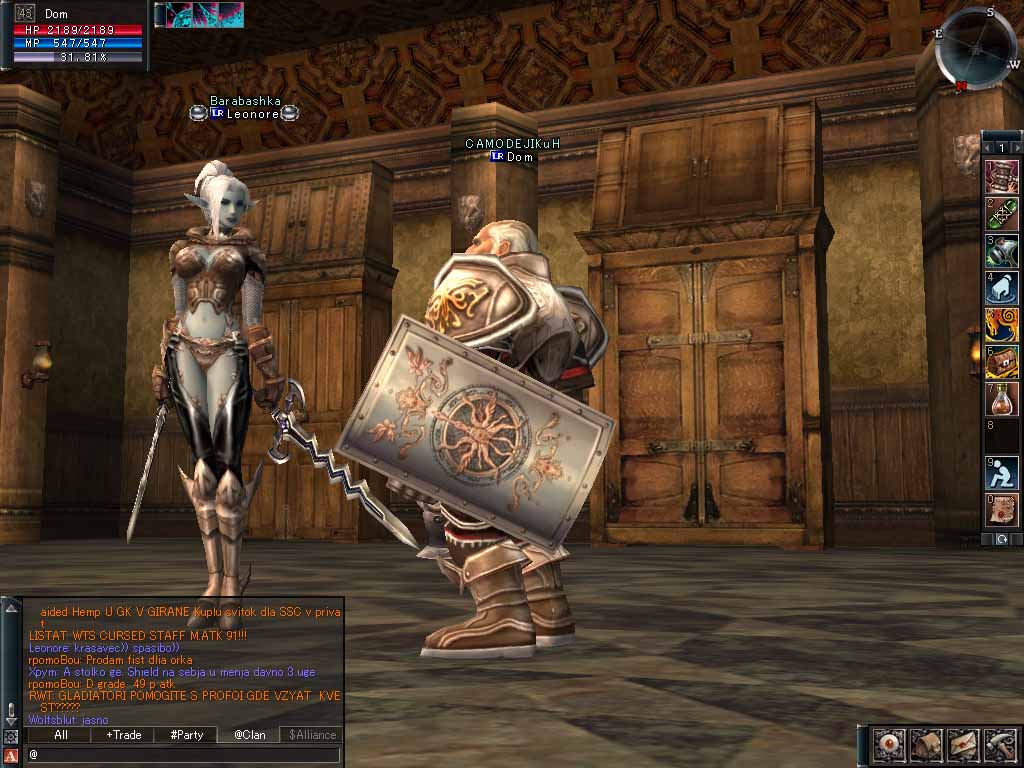Image resolution: width=1024 pixels, height=768 pixels.
Task: Click the red letter A chat button
Action: (x=10, y=755)
